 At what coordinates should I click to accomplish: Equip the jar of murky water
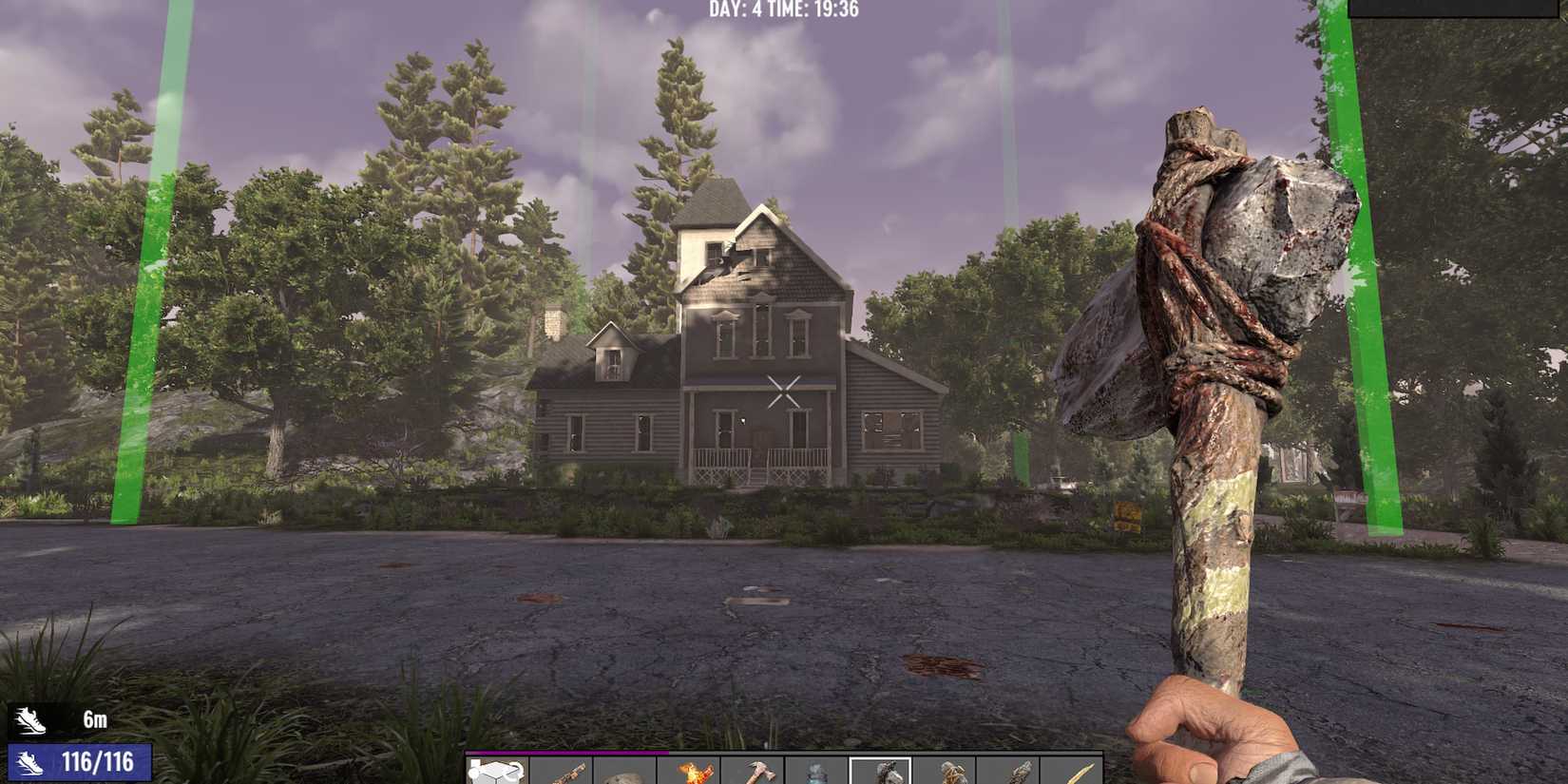click(x=814, y=772)
